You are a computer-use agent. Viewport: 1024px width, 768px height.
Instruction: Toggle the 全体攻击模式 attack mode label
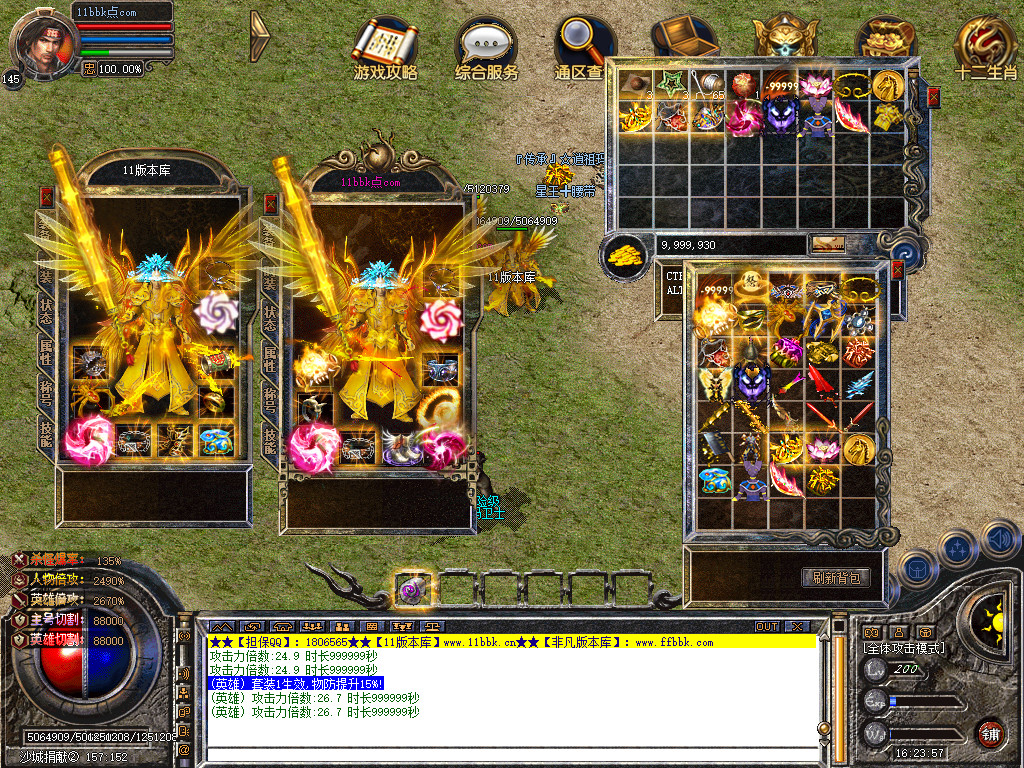[903, 648]
